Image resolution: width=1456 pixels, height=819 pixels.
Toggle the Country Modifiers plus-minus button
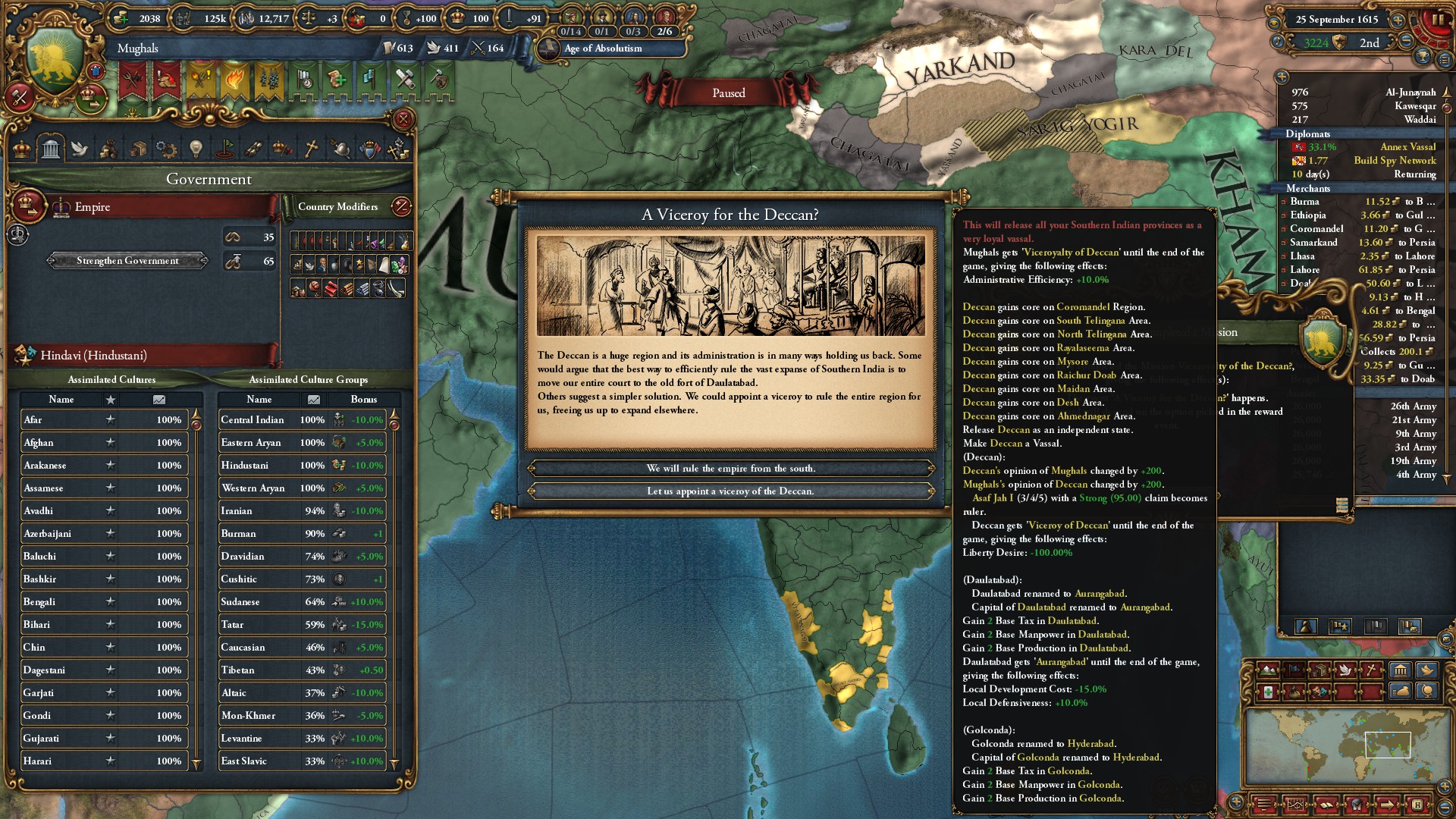[x=401, y=206]
